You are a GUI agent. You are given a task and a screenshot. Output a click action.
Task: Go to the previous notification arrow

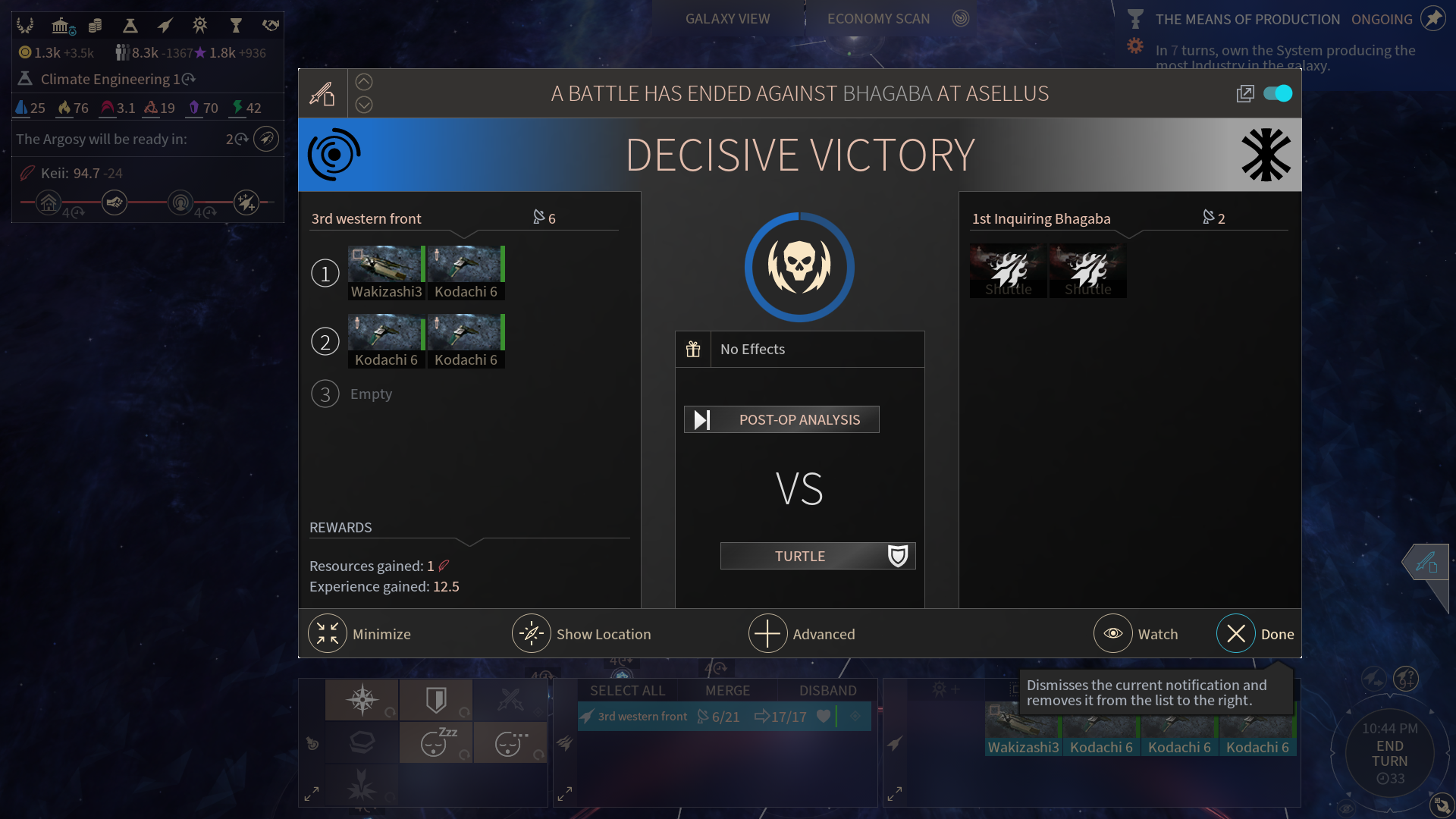point(364,82)
